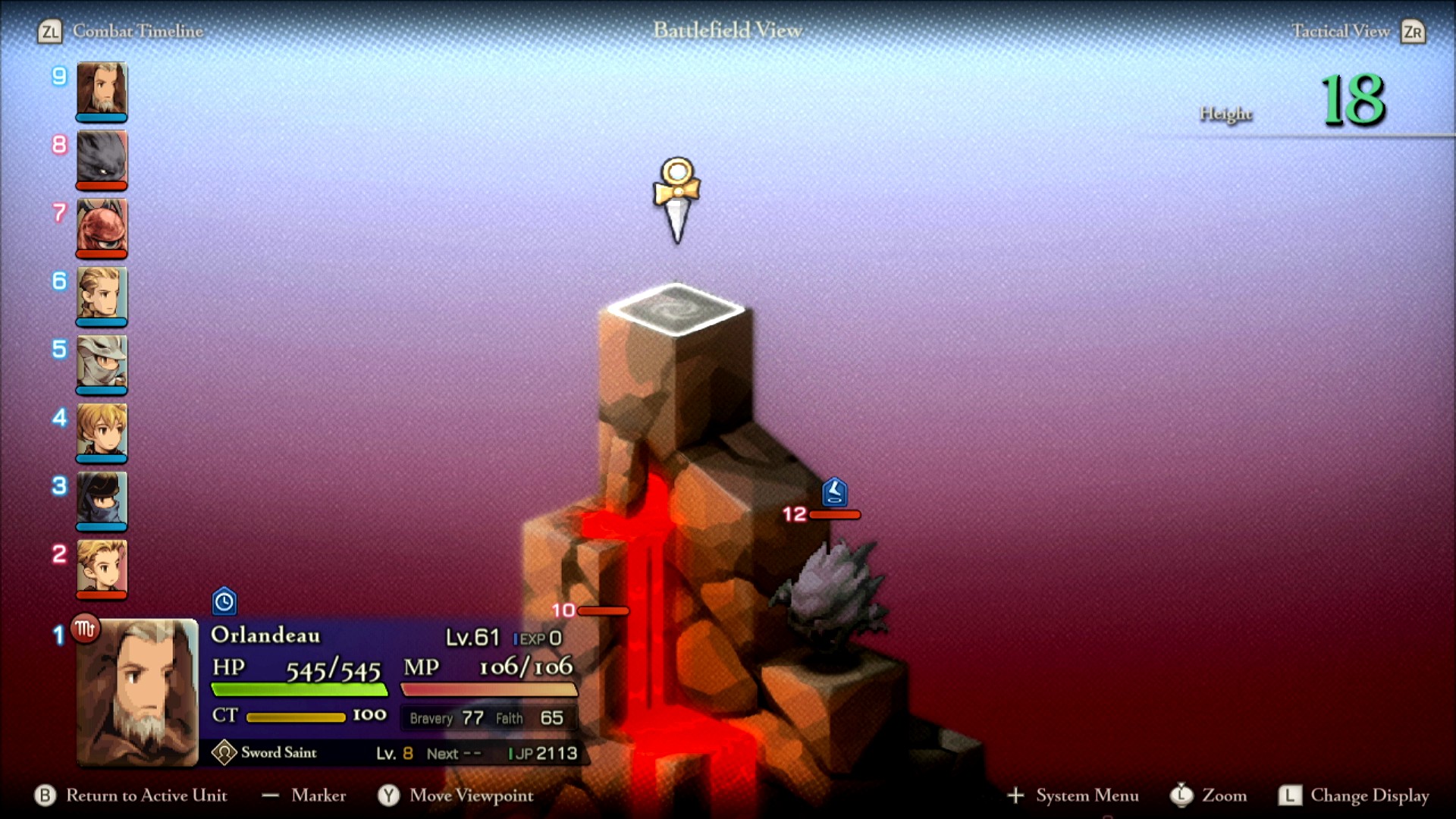Pick the turn 6 blonde unit portrait
This screenshot has width=1456, height=819.
pyautogui.click(x=102, y=294)
